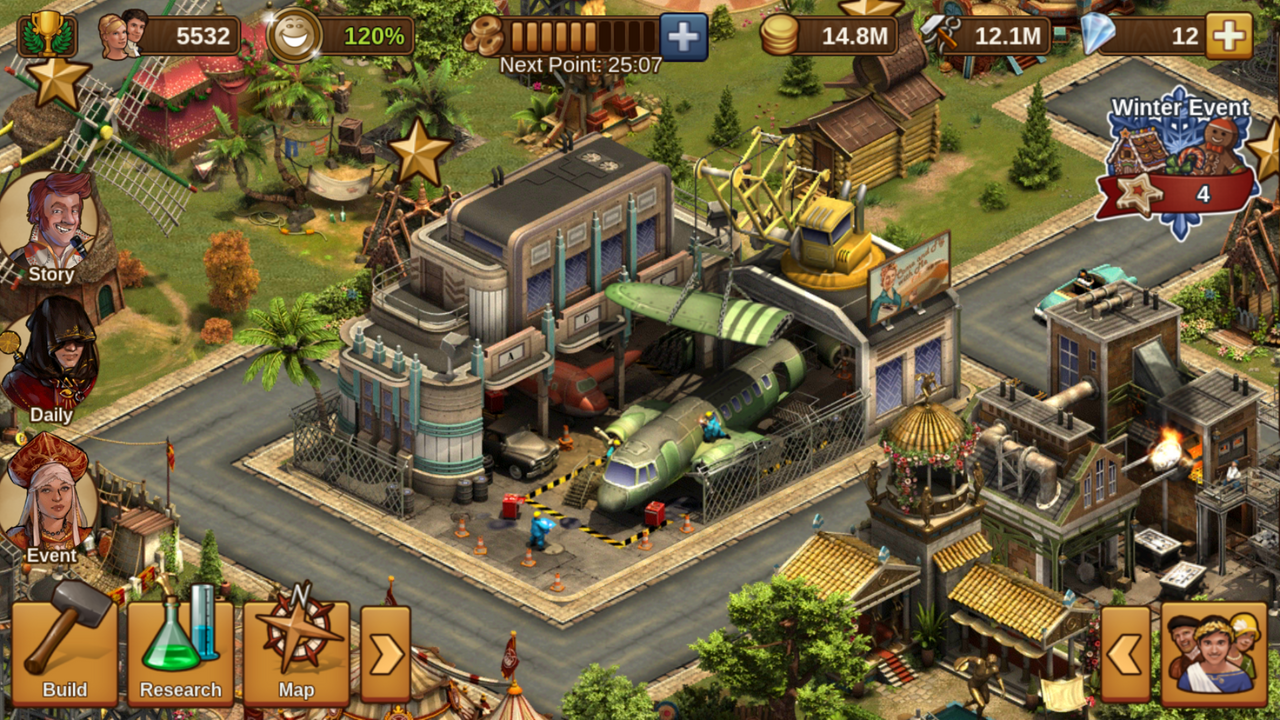Expand menu with right arrow button

pos(385,654)
